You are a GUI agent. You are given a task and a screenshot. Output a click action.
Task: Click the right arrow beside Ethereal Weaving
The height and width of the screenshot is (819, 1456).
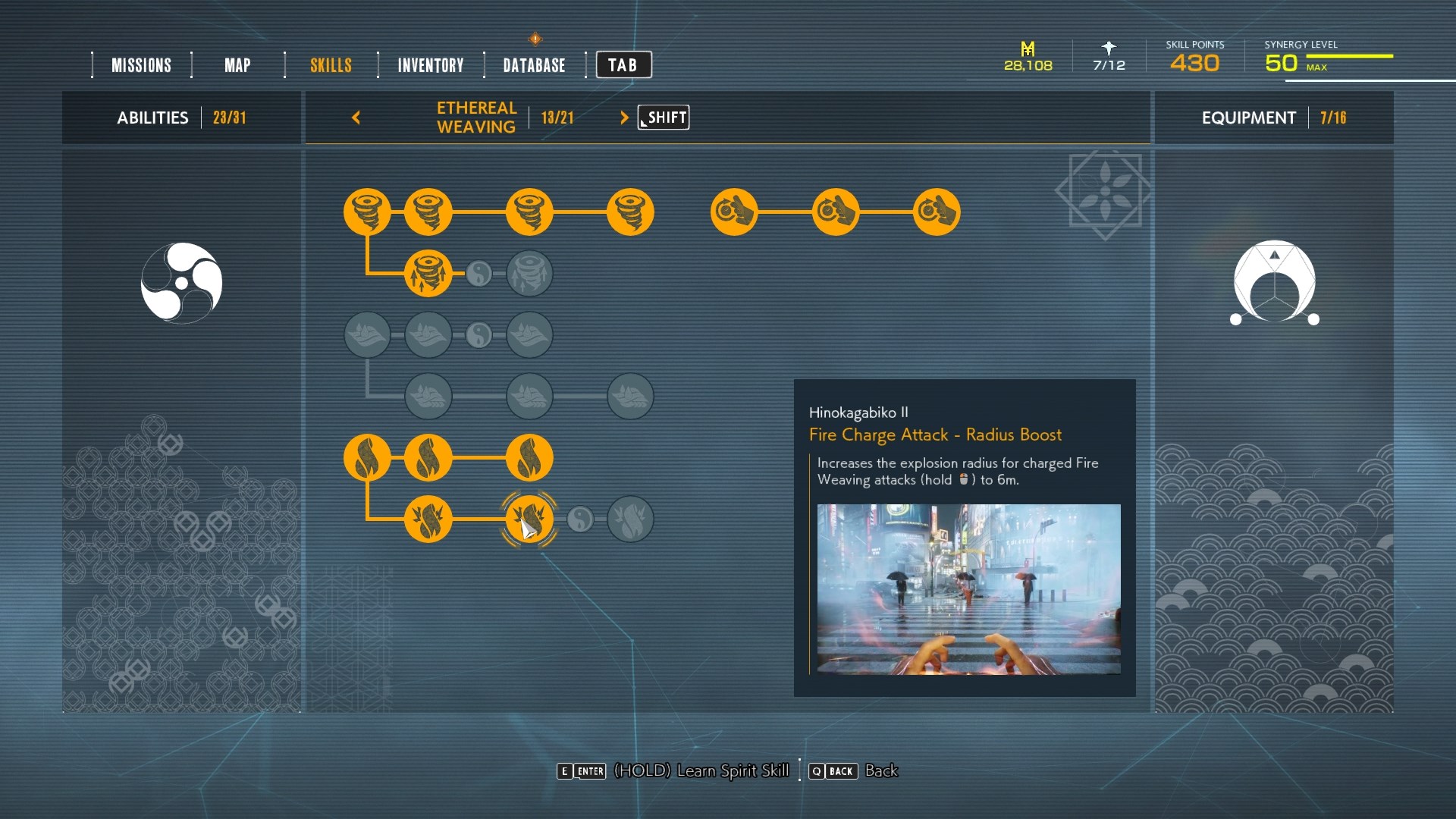pos(624,118)
